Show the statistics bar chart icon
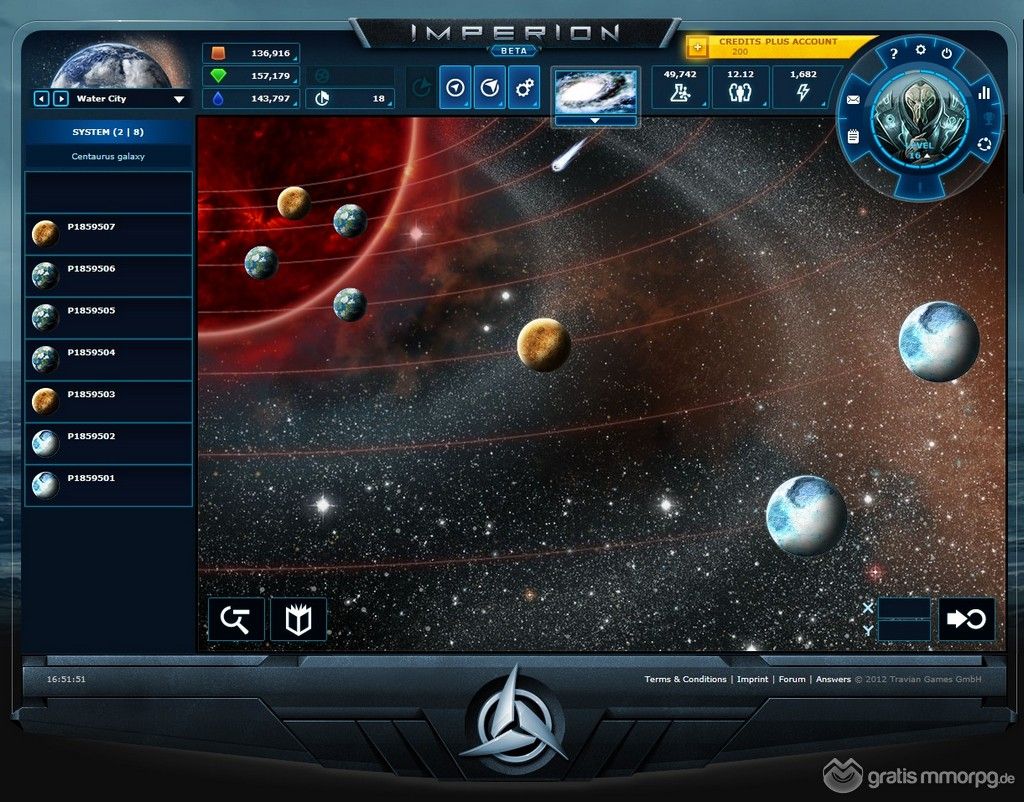Viewport: 1024px width, 802px height. 983,92
